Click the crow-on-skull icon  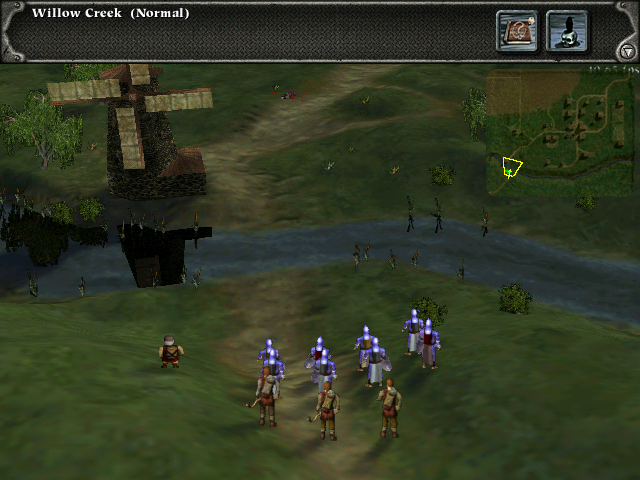567,31
